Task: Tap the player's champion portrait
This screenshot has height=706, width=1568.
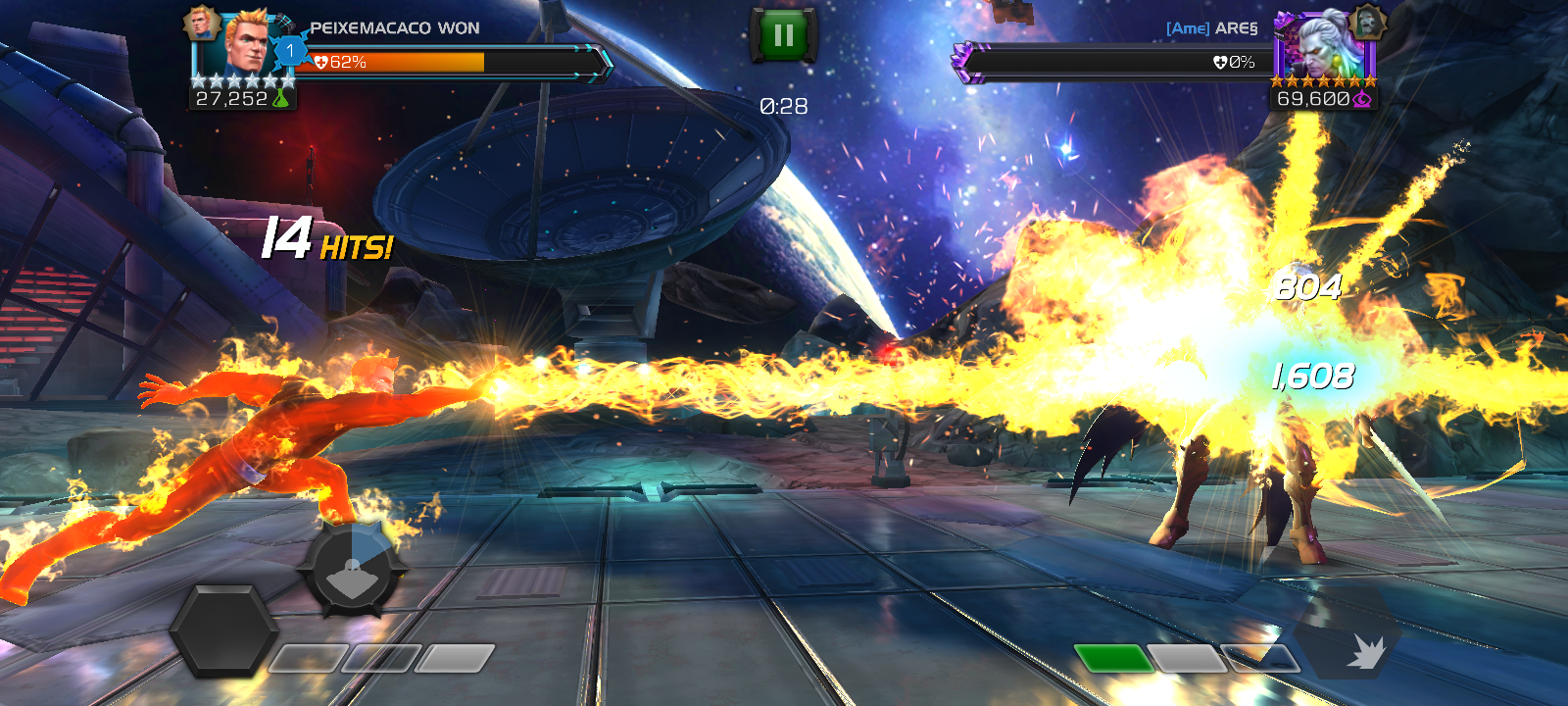Action: pyautogui.click(x=245, y=45)
